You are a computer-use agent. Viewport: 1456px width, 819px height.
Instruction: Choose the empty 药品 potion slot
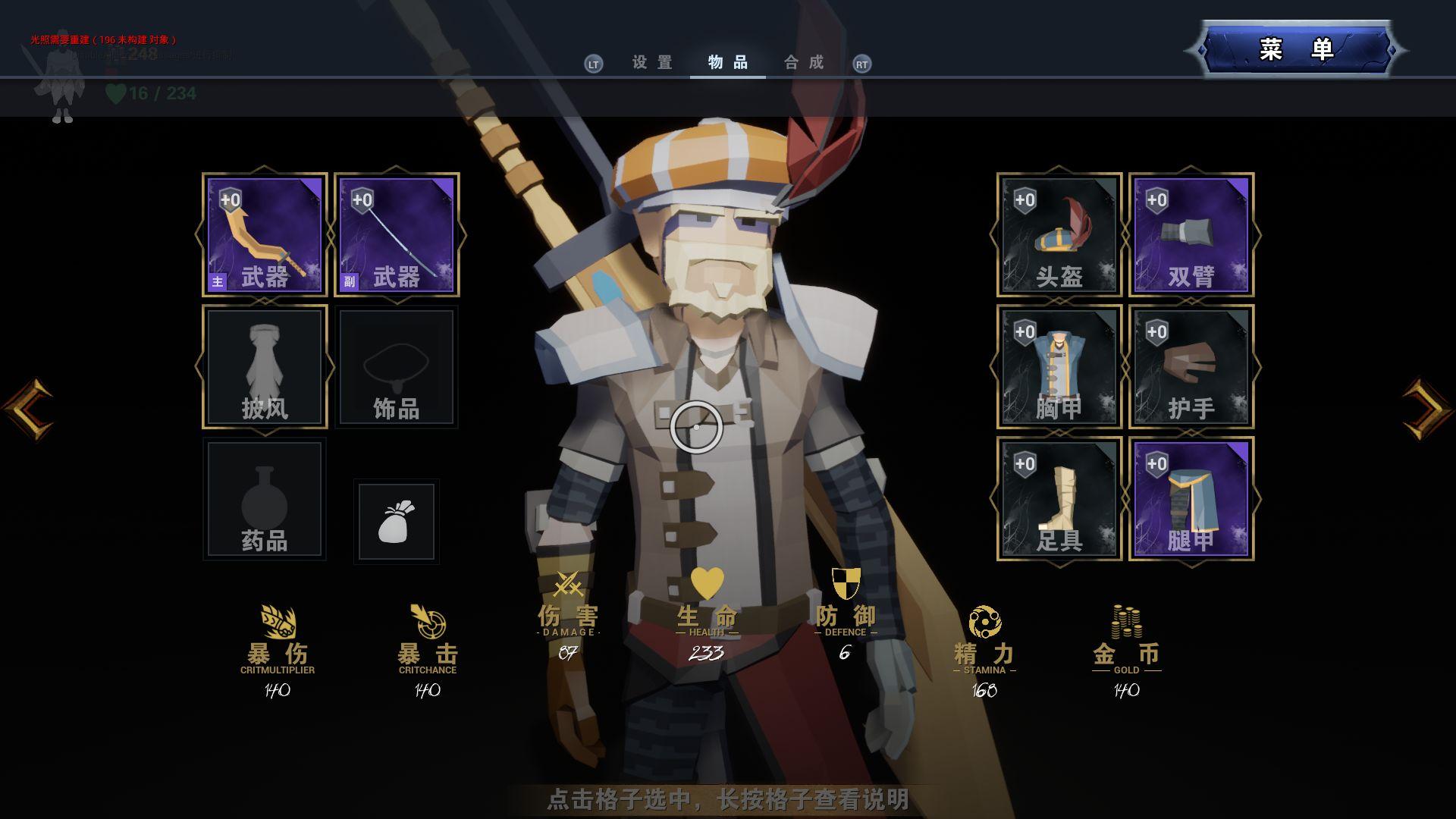pos(265,499)
